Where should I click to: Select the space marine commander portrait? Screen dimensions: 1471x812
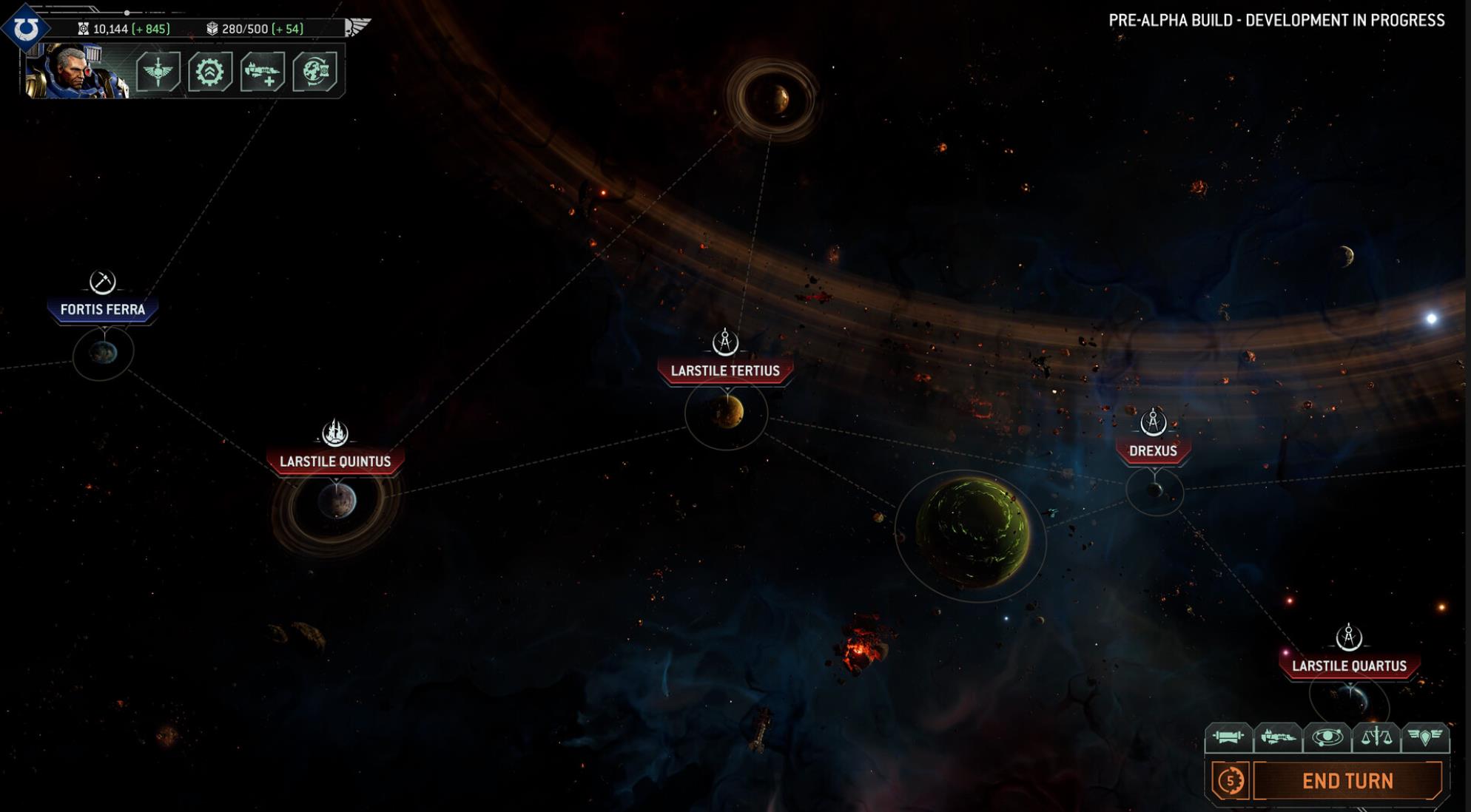[76, 71]
